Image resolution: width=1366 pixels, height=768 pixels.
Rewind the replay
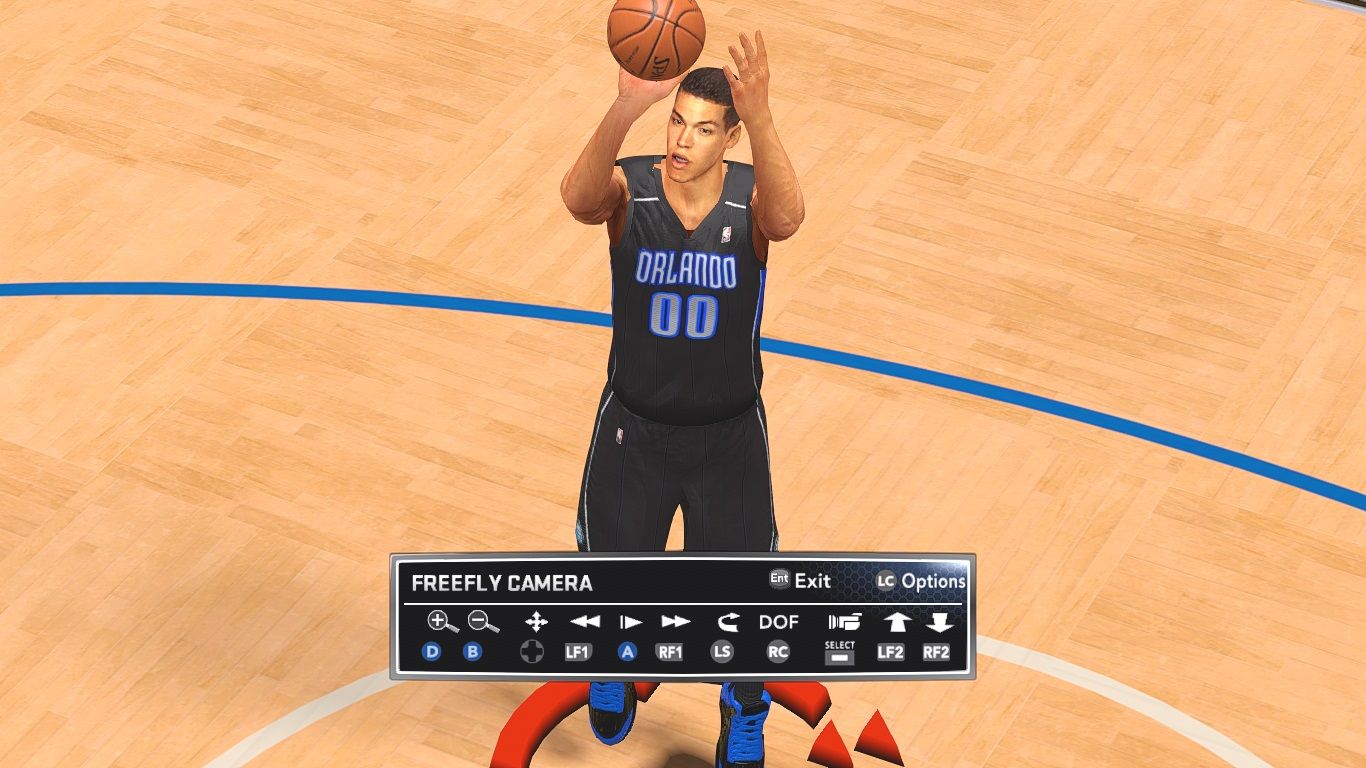(x=584, y=622)
